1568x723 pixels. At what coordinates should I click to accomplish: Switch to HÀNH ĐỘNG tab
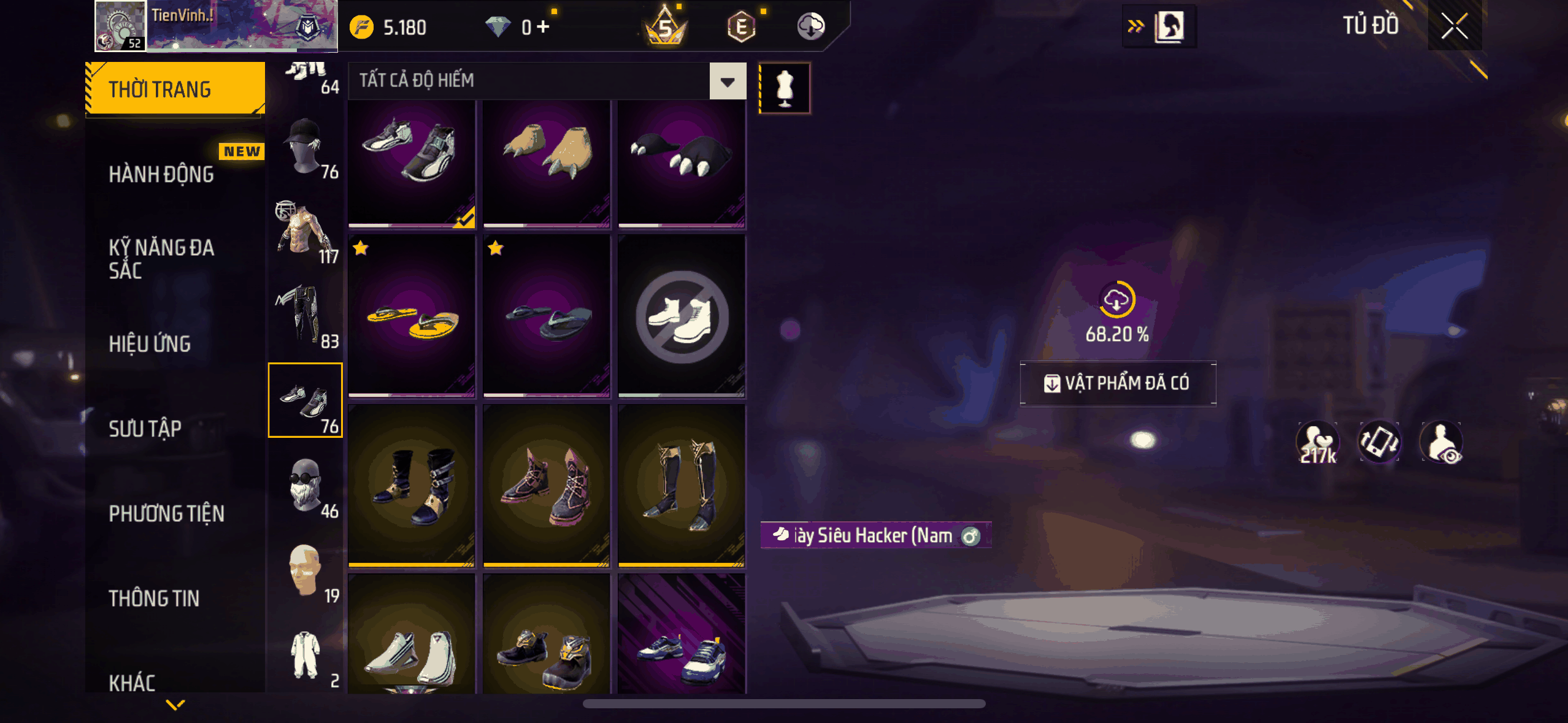[161, 174]
